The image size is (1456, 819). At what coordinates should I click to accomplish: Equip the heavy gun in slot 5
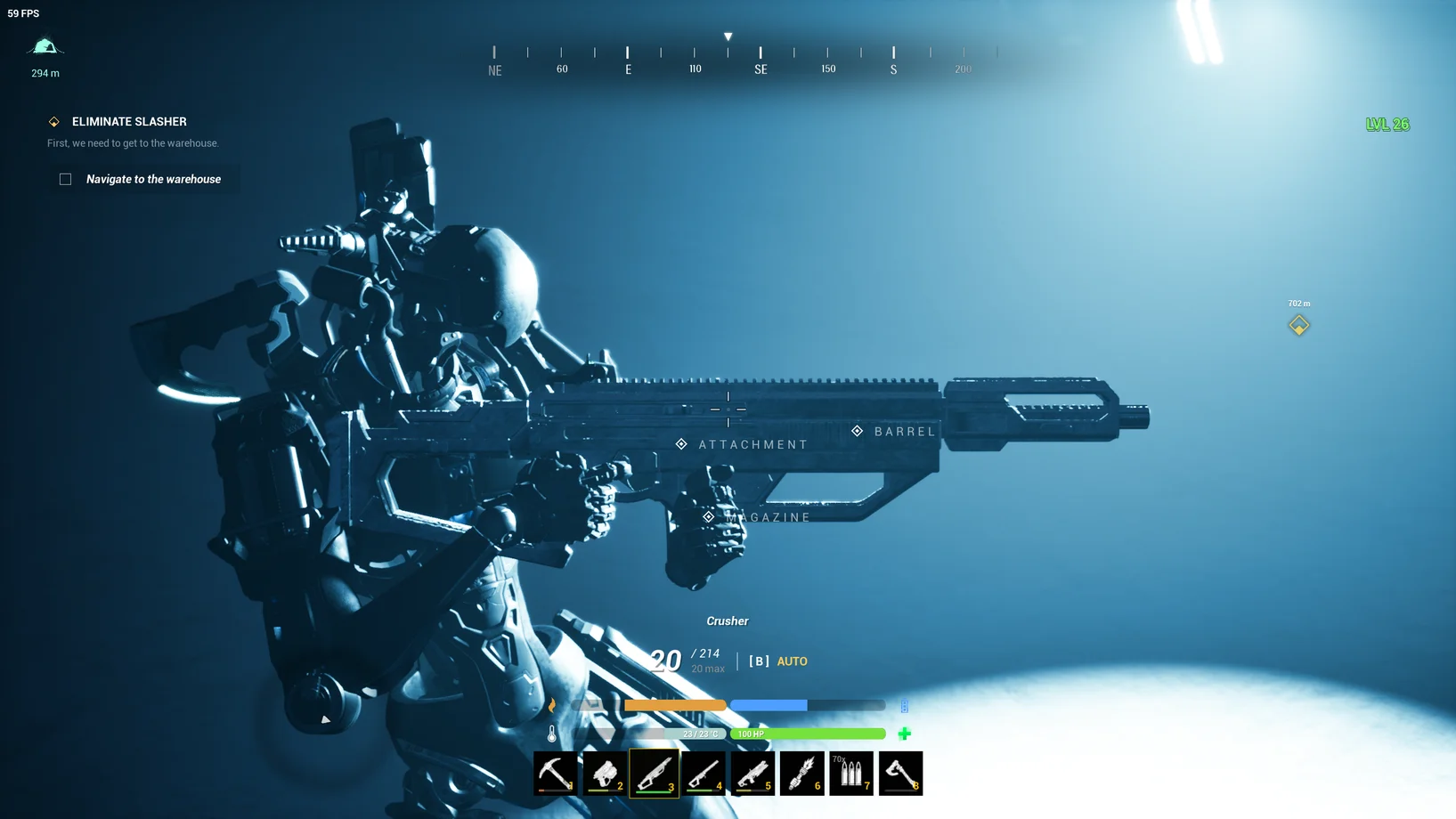pyautogui.click(x=752, y=773)
